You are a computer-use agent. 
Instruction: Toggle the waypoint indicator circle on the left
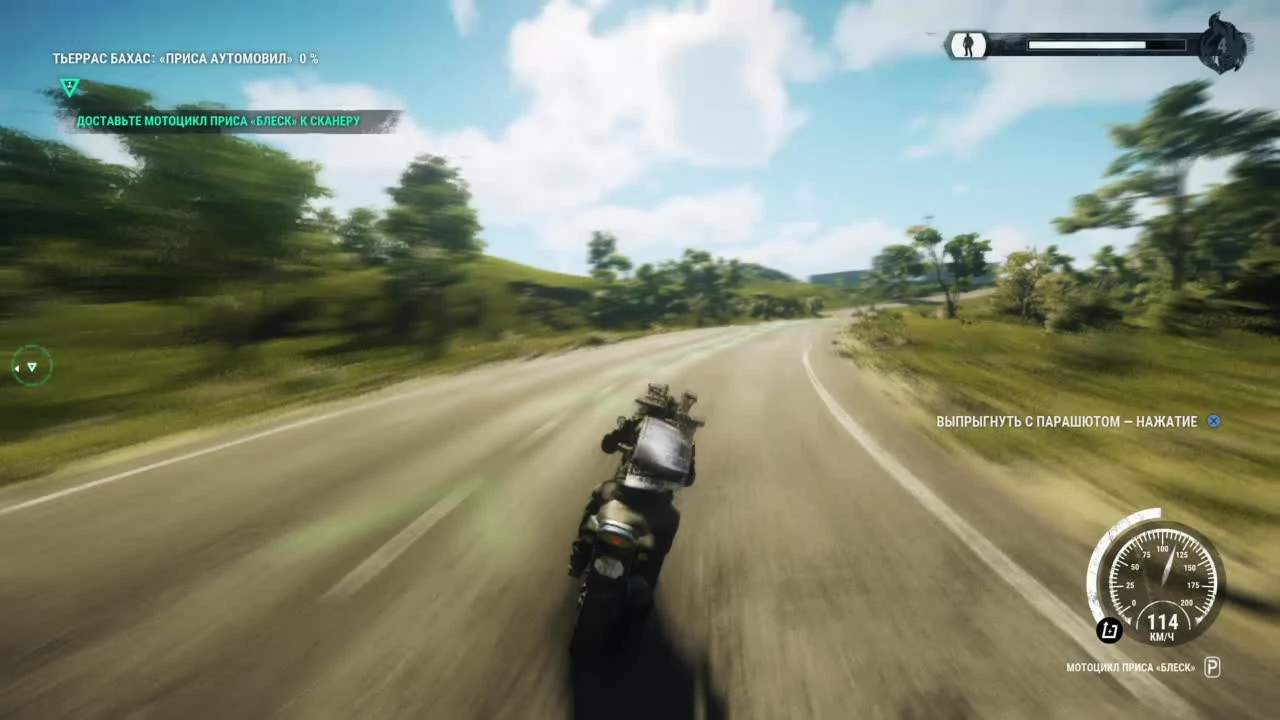click(x=32, y=366)
